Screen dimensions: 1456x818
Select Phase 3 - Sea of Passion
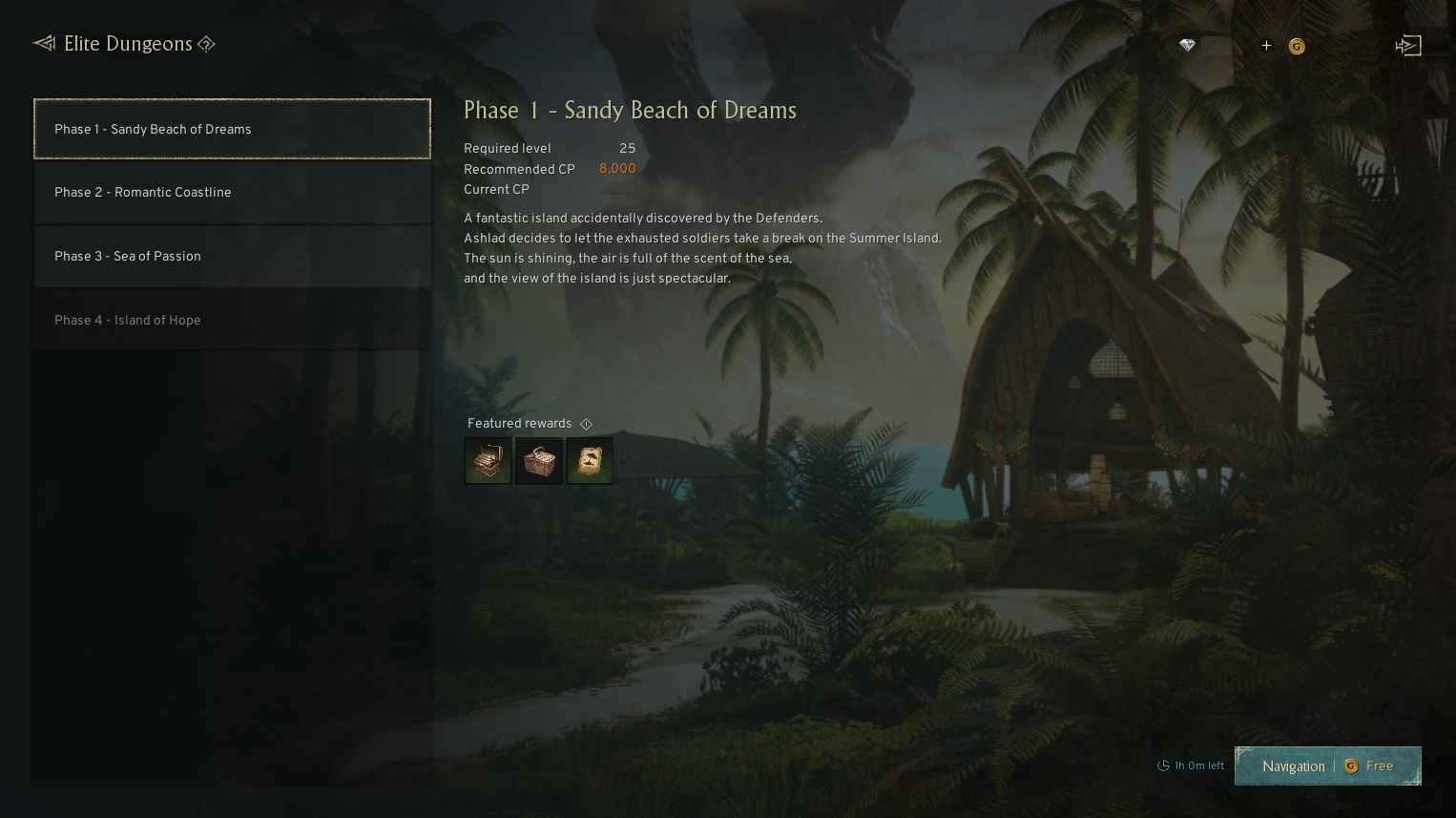(231, 256)
